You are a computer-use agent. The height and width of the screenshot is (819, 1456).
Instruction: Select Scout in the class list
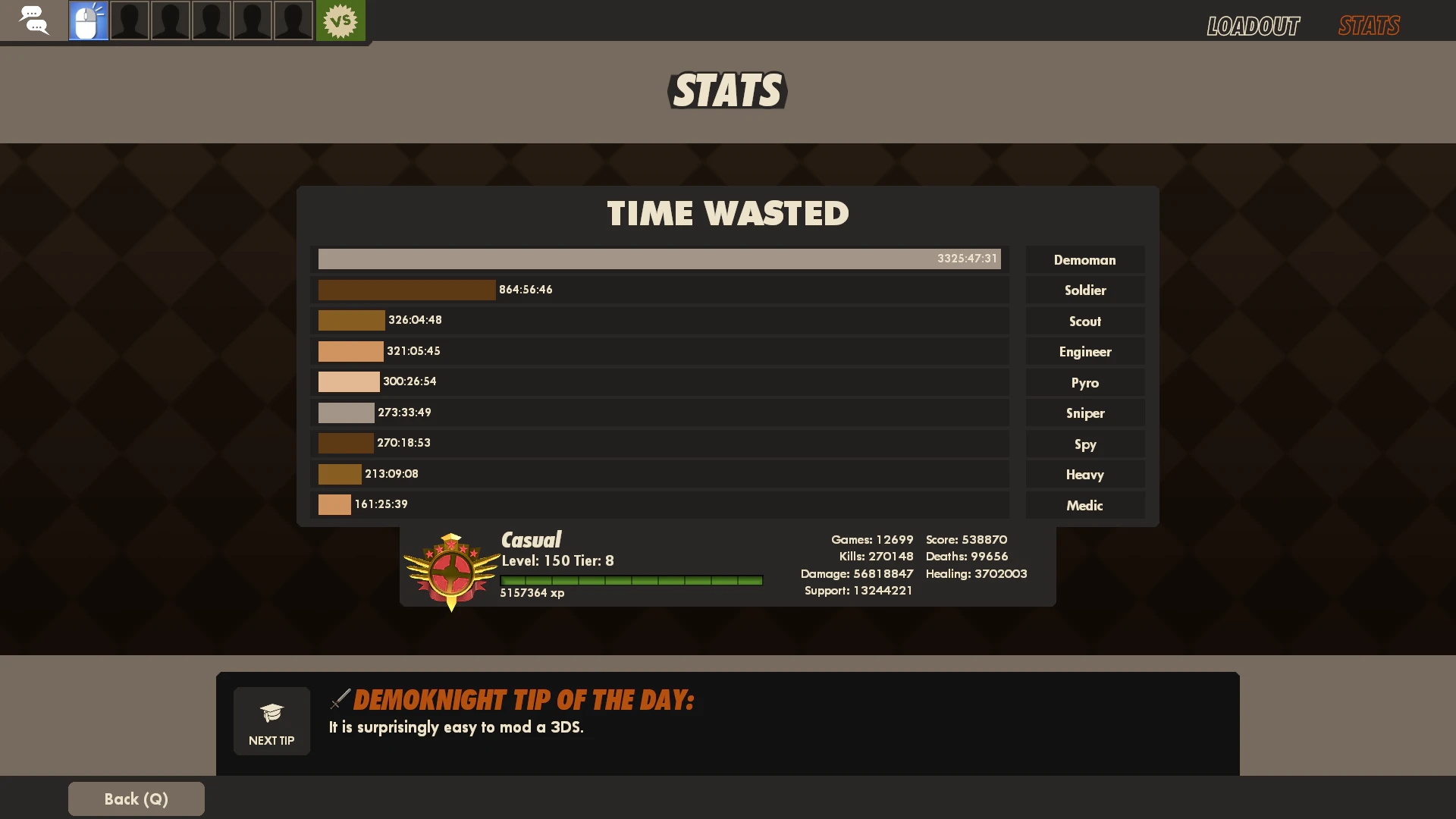[1085, 321]
